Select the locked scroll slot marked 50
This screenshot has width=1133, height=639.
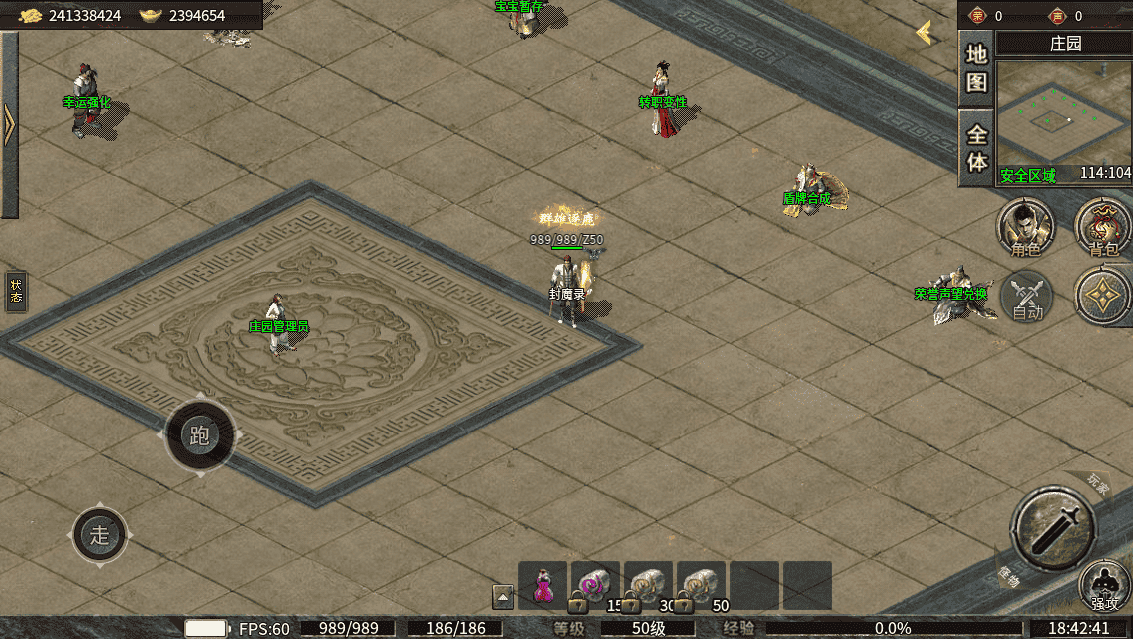point(702,585)
